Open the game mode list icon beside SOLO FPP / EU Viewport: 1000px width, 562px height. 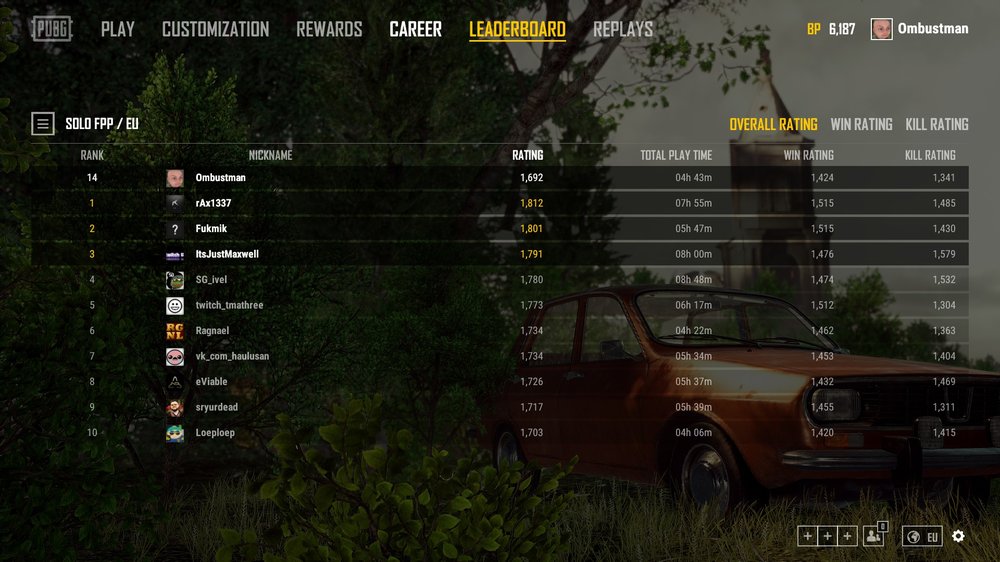[43, 124]
